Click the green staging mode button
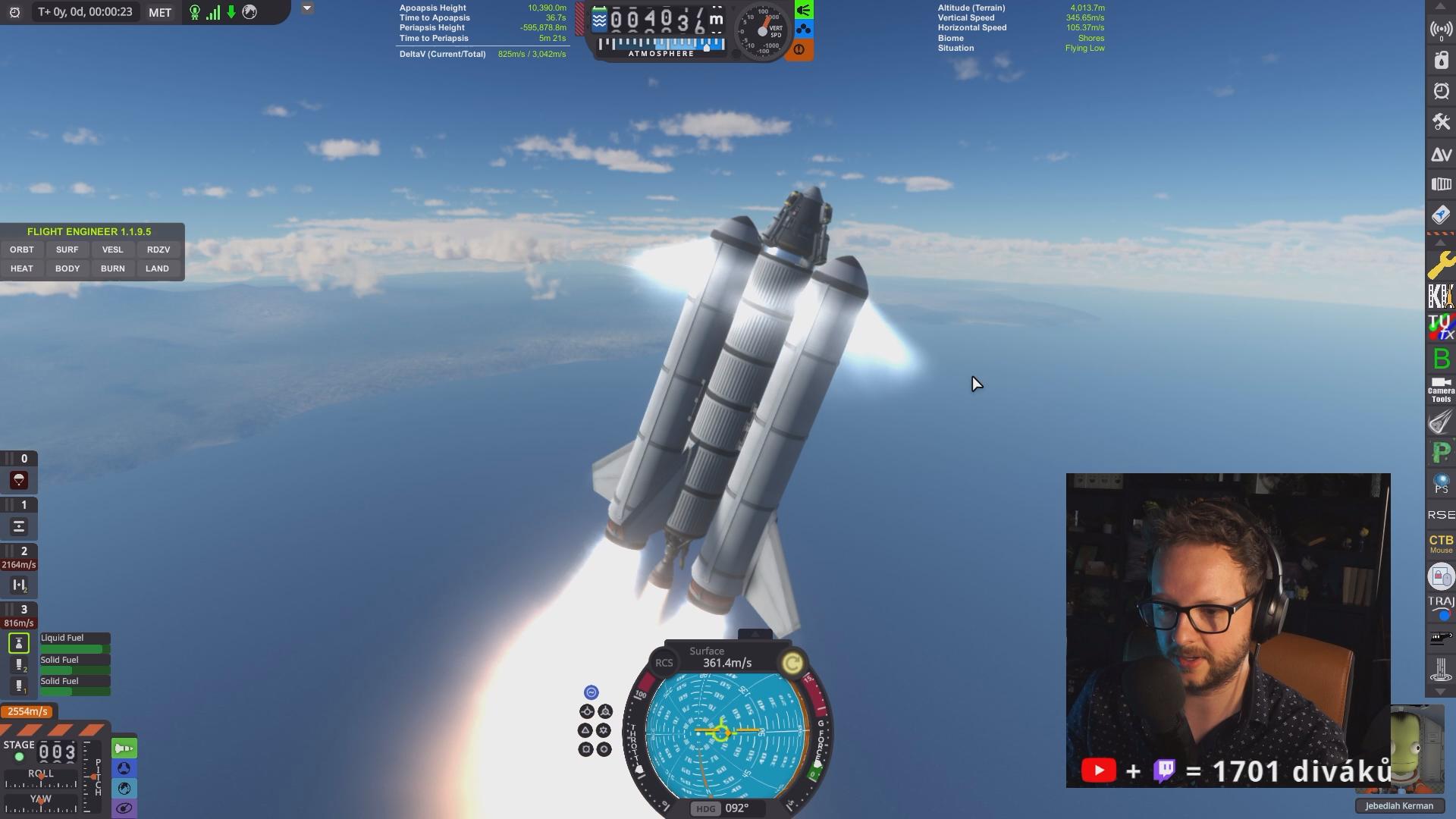This screenshot has height=819, width=1456. (124, 748)
